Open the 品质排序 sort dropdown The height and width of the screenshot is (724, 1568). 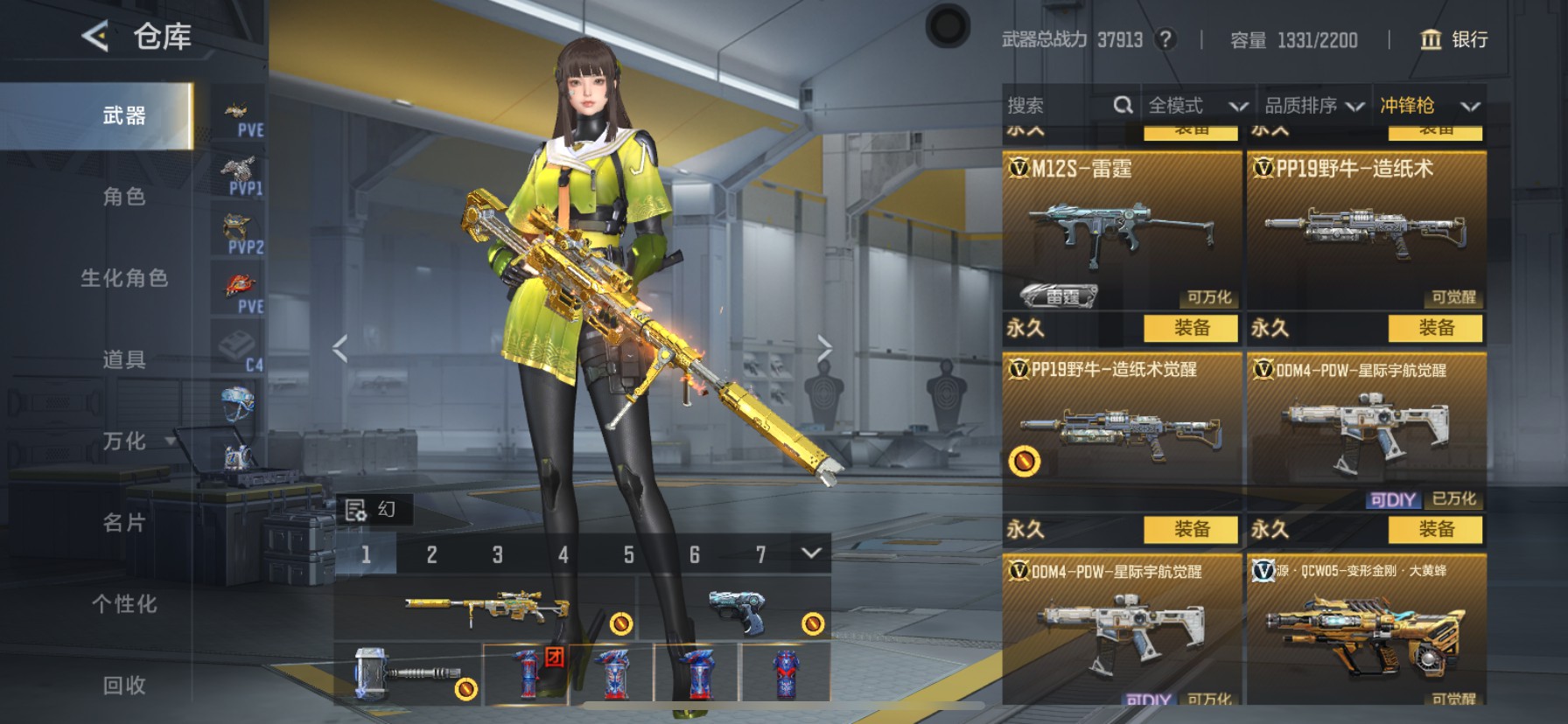point(1313,106)
